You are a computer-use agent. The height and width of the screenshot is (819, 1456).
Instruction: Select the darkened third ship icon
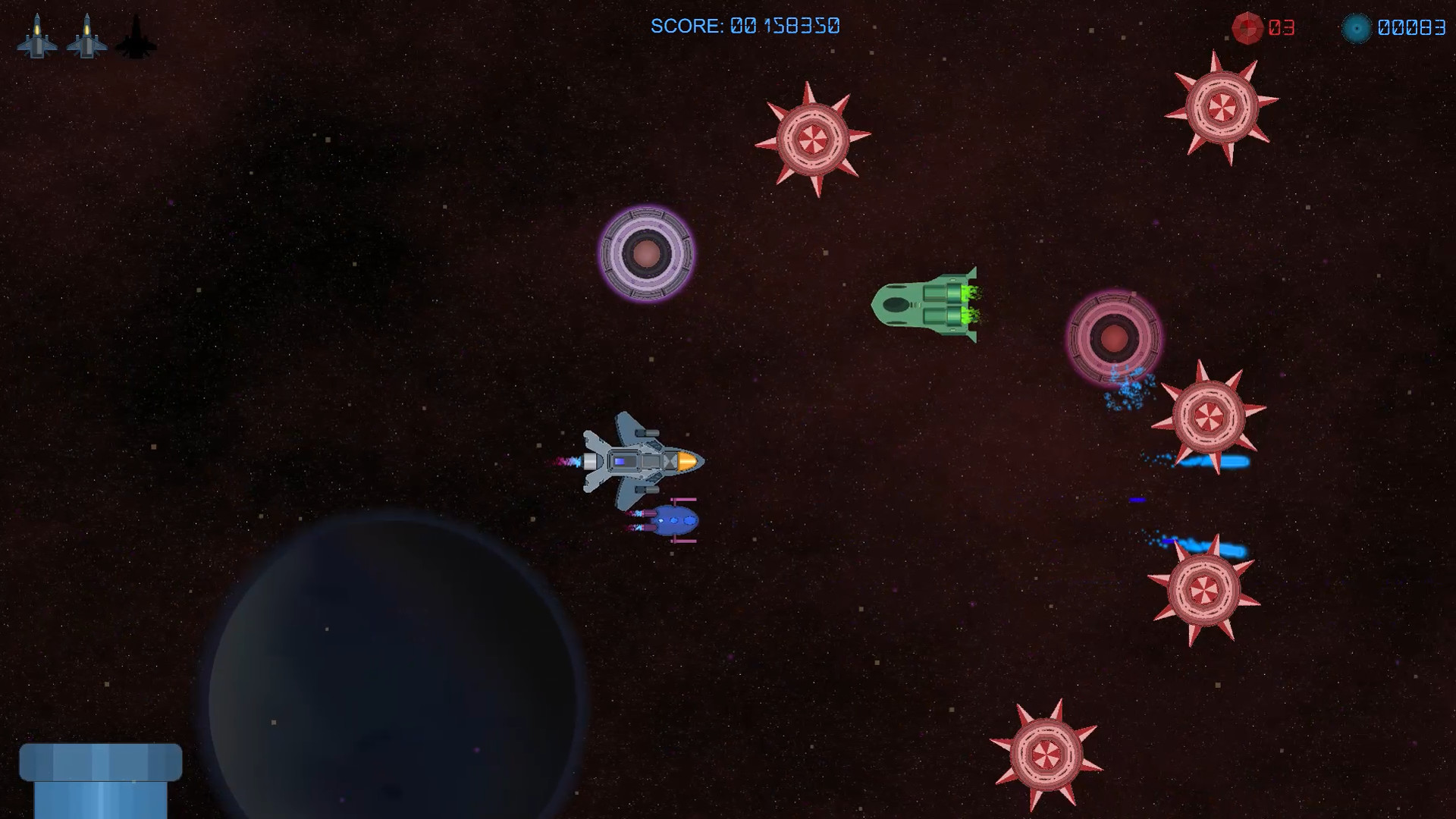(136, 36)
